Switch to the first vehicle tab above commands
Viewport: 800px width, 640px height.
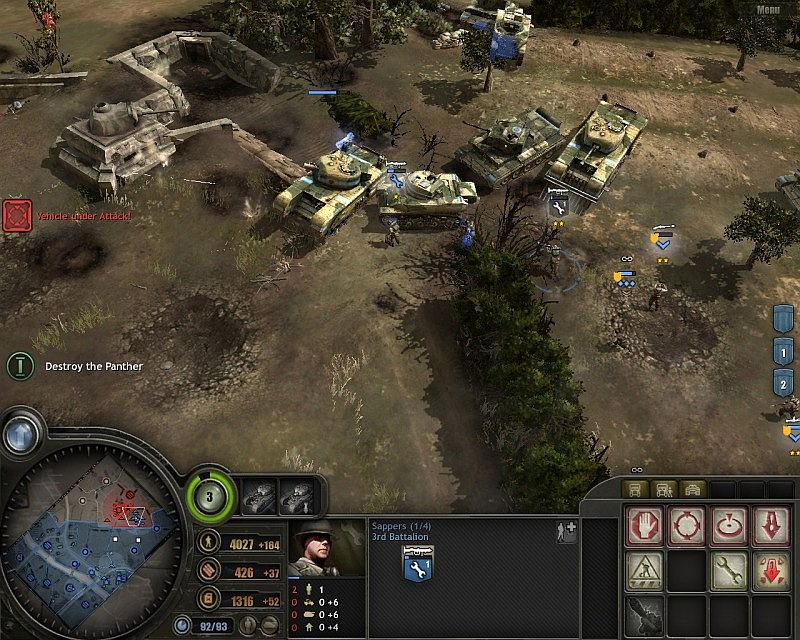(635, 489)
